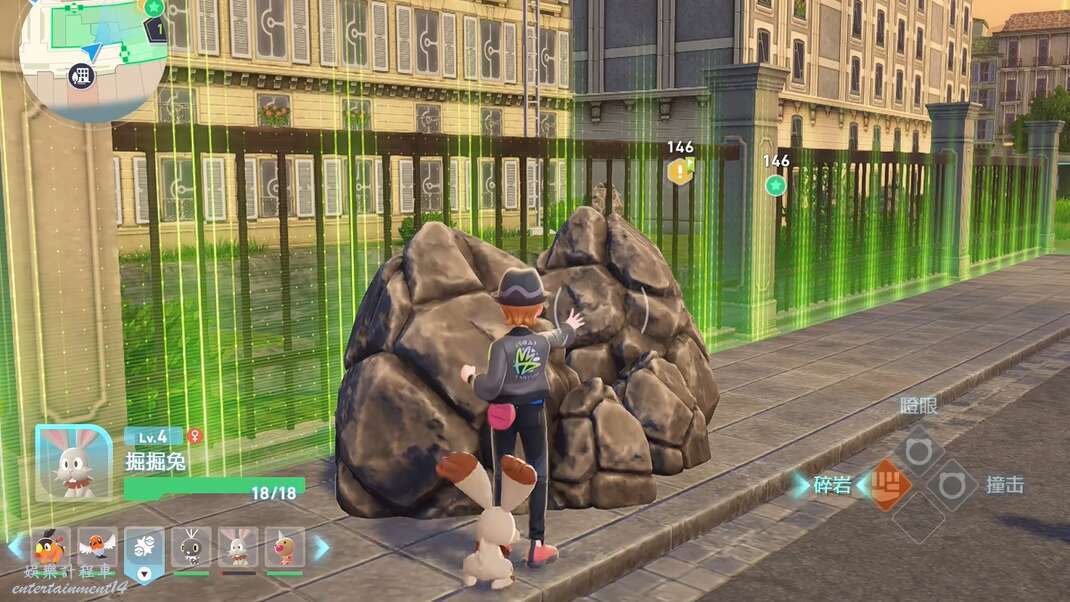Click the green star waypoint marker
Viewport: 1070px width, 602px height.
(x=775, y=185)
